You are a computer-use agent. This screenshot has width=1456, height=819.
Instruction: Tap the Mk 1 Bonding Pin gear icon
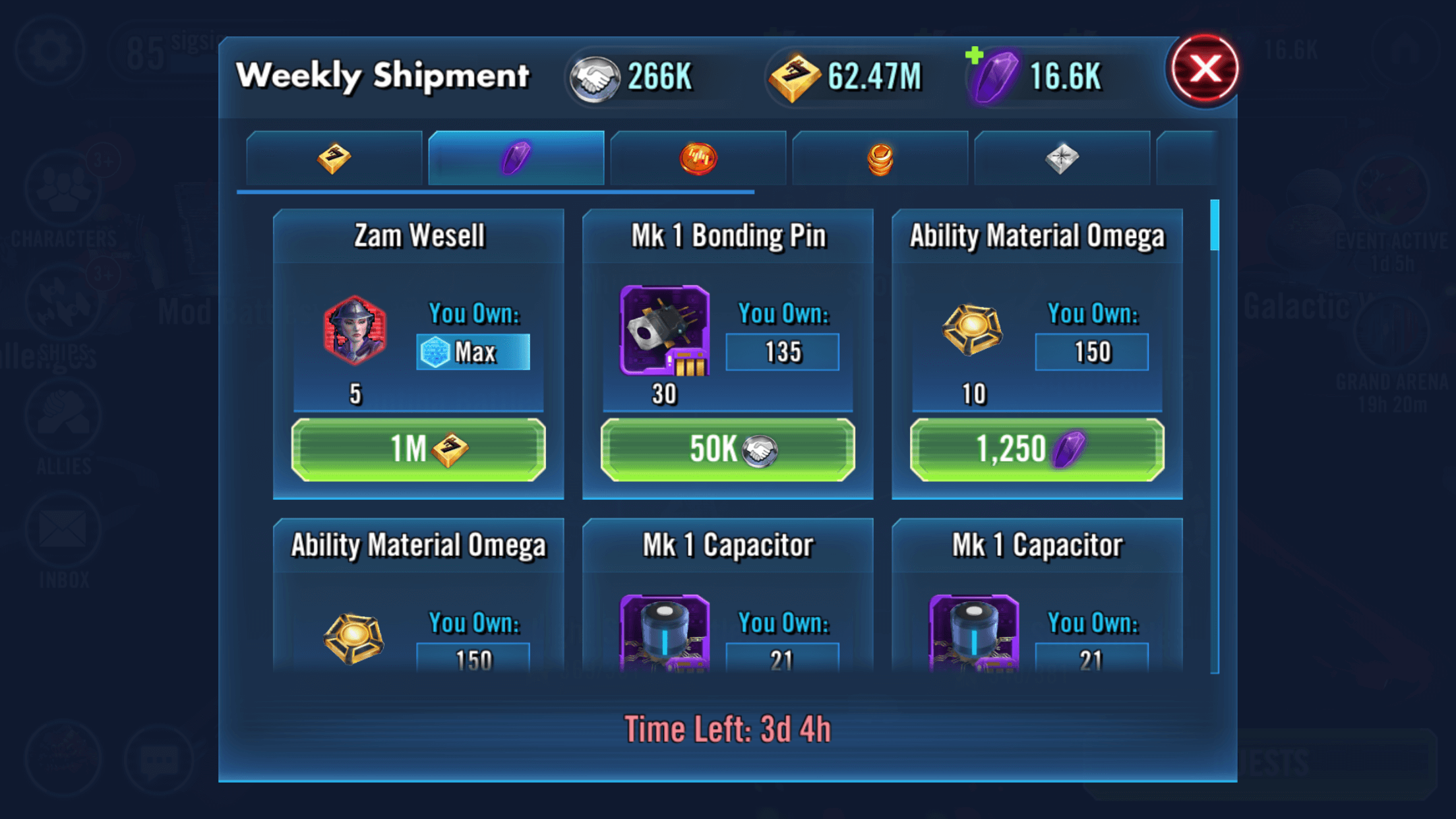665,330
